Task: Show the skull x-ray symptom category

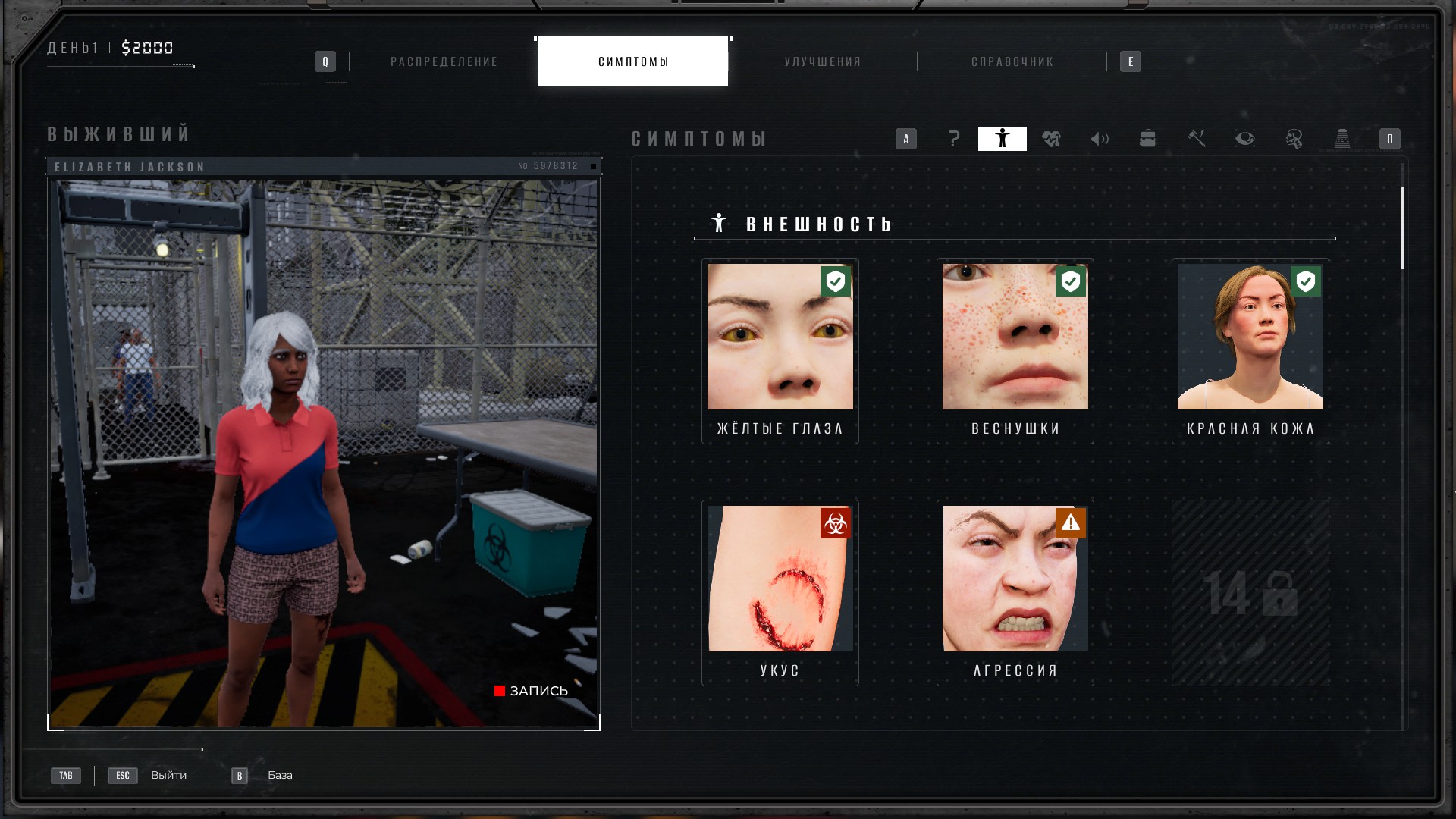Action: [1294, 139]
